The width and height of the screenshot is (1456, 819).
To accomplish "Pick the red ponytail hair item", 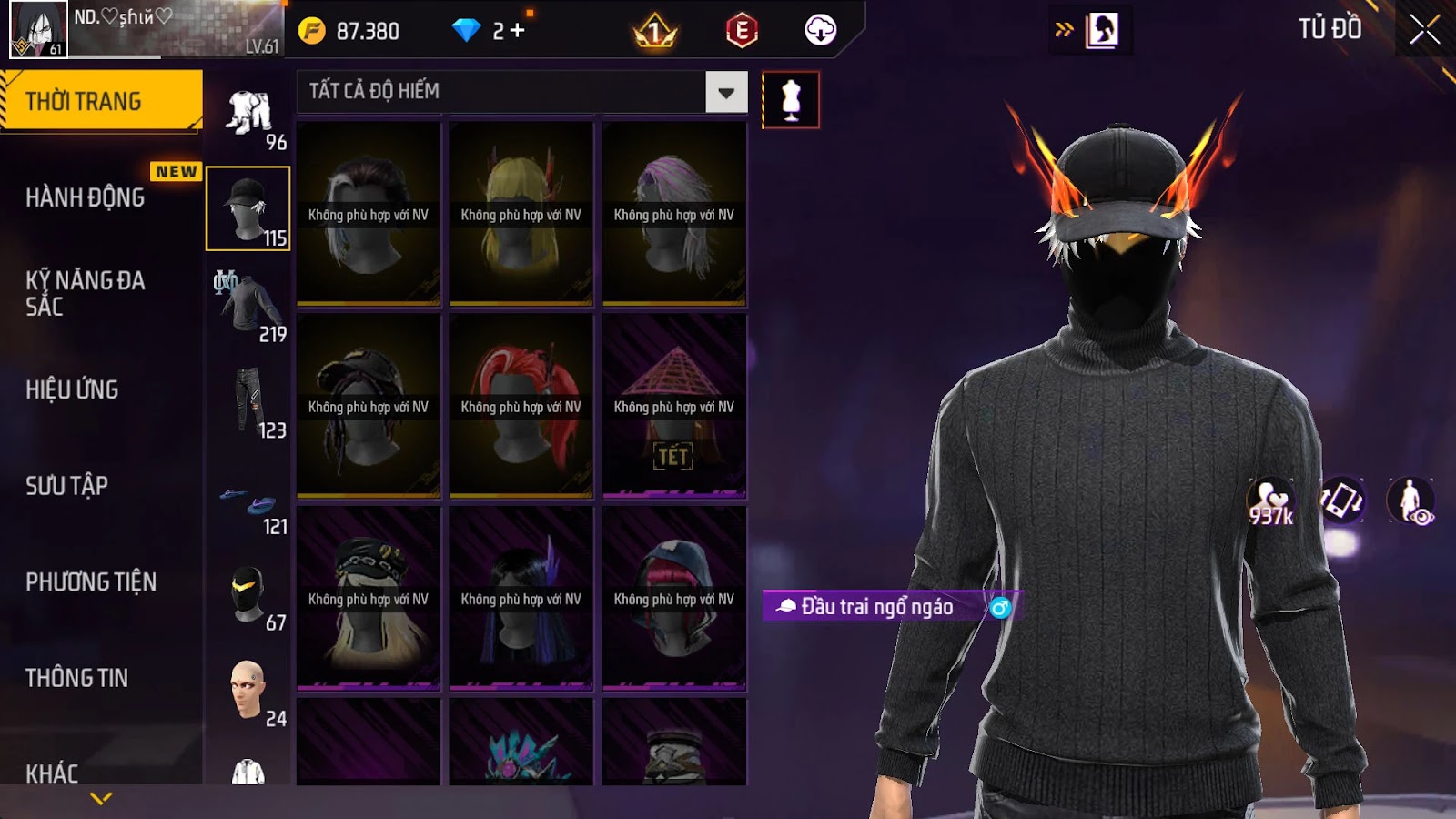I will coord(521,406).
